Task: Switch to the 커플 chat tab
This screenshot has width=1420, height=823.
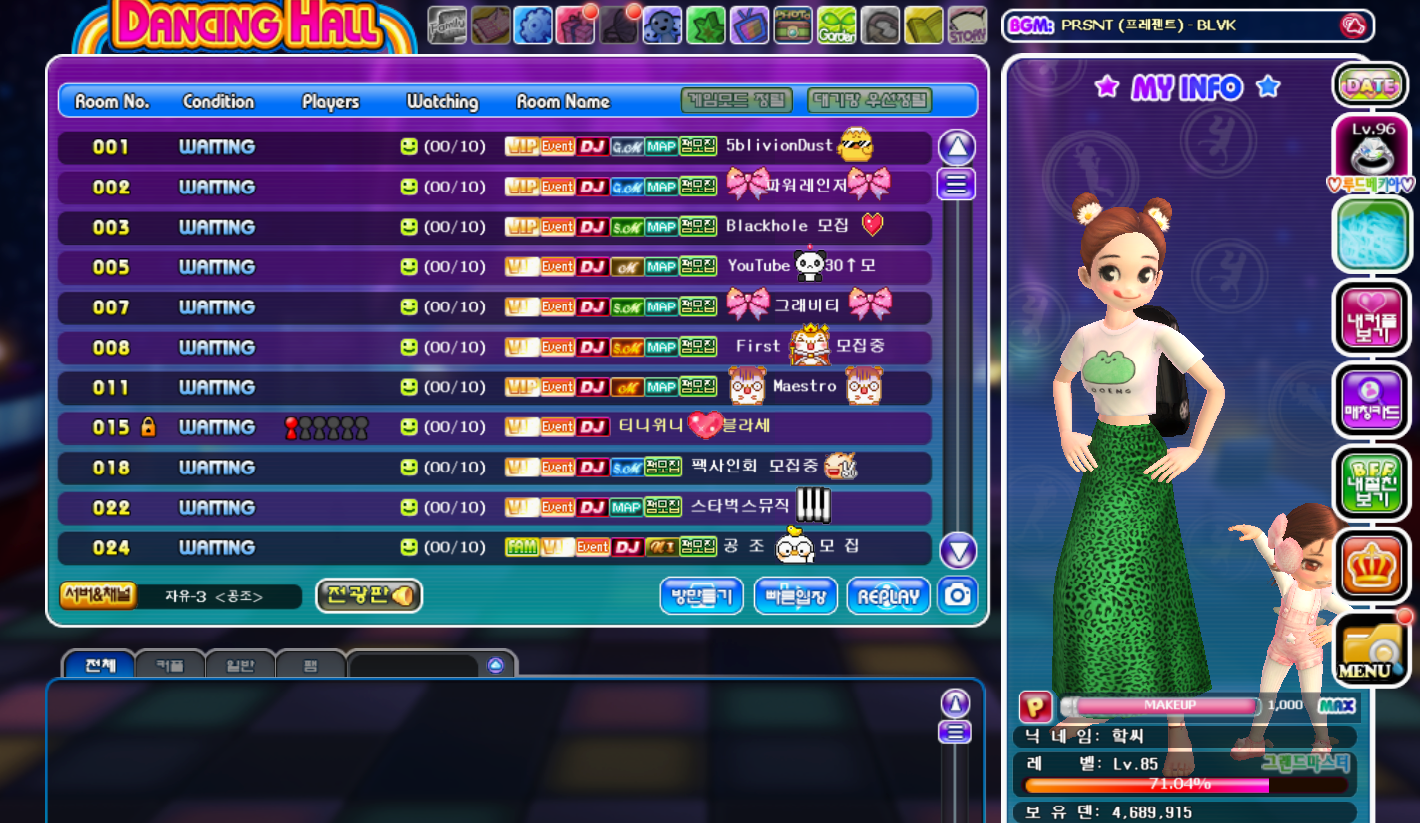Action: point(169,665)
